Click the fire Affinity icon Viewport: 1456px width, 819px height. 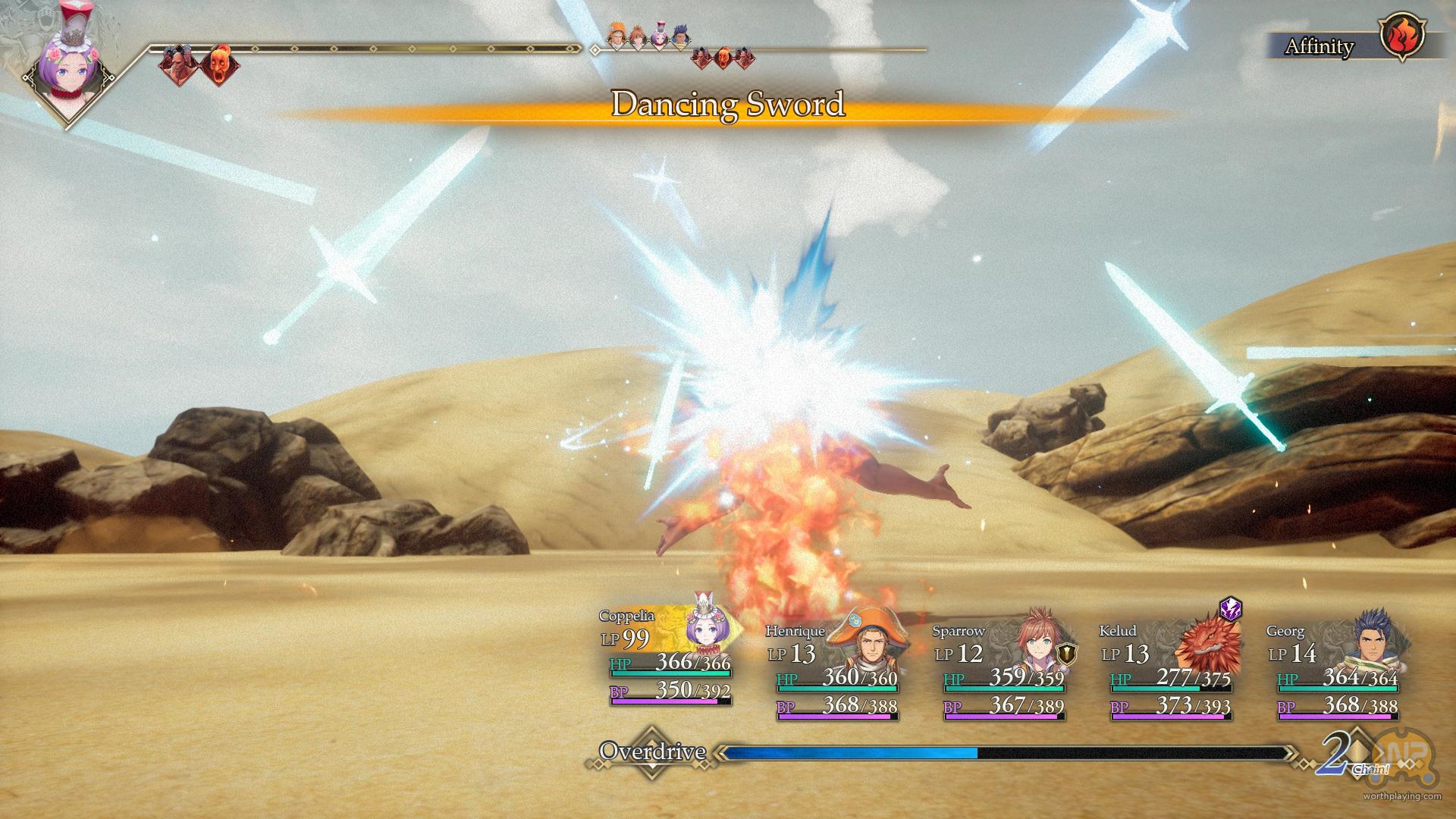click(x=1403, y=37)
